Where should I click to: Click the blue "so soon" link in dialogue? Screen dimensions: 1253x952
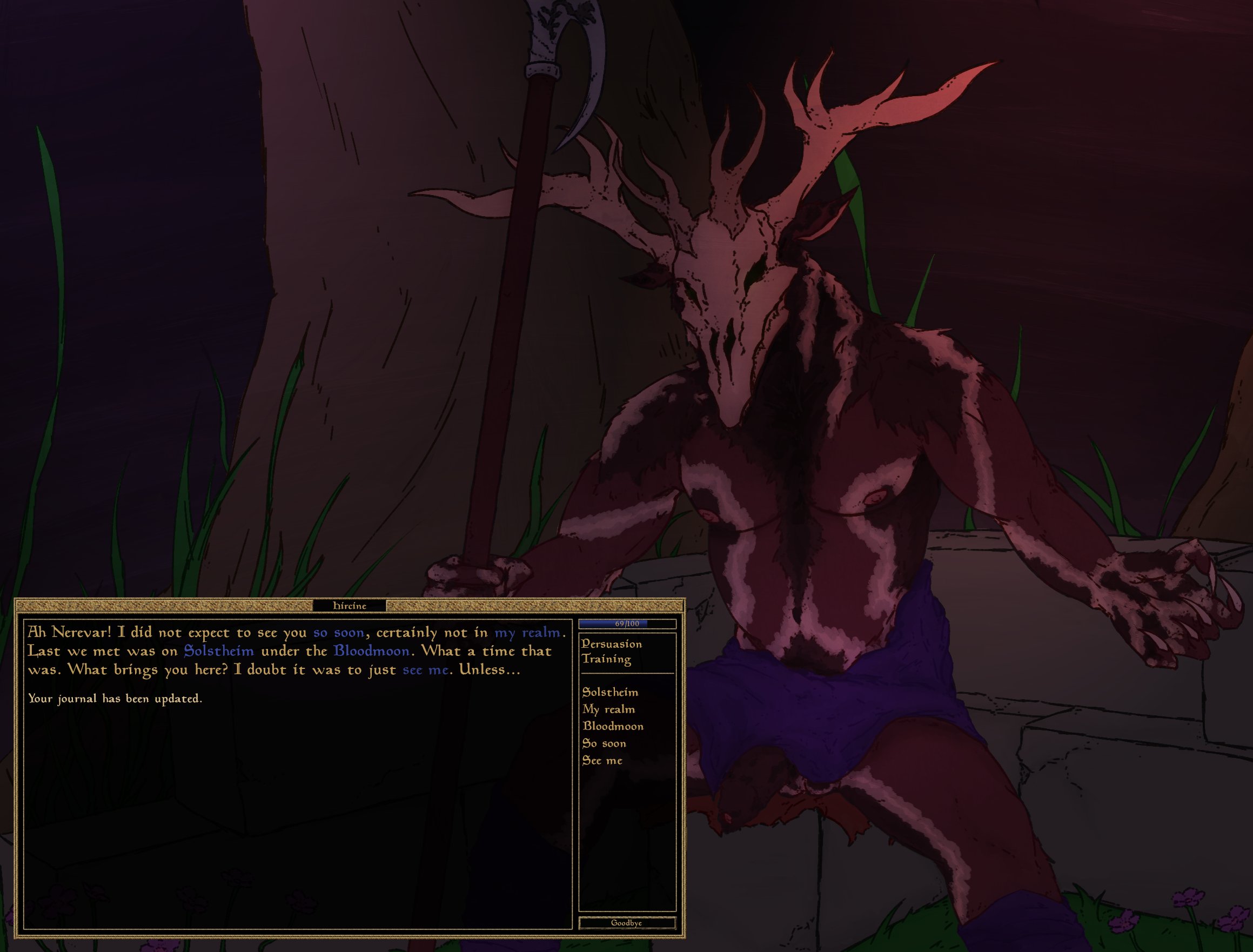[339, 633]
